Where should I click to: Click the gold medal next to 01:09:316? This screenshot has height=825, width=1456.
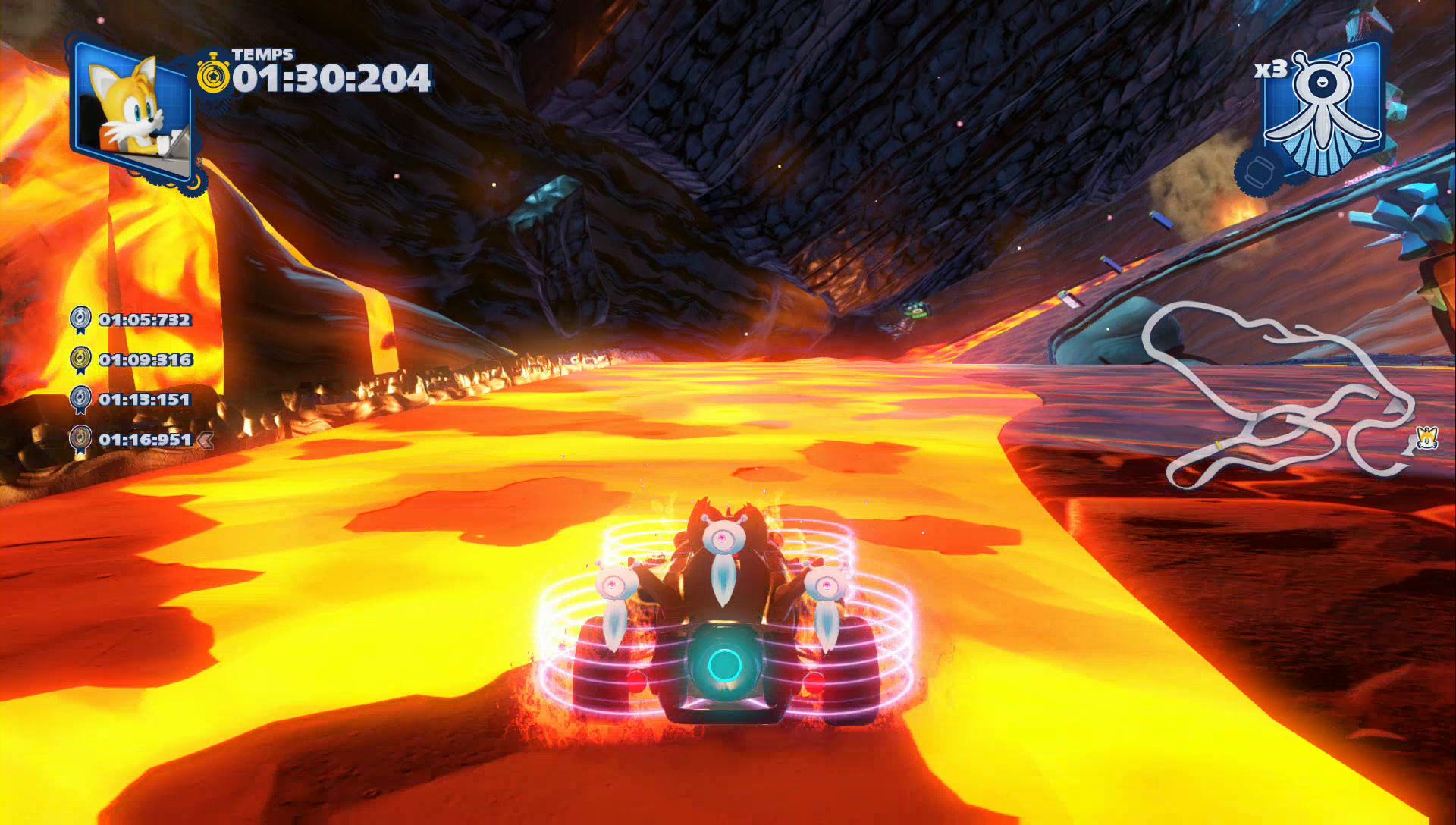[x=80, y=357]
